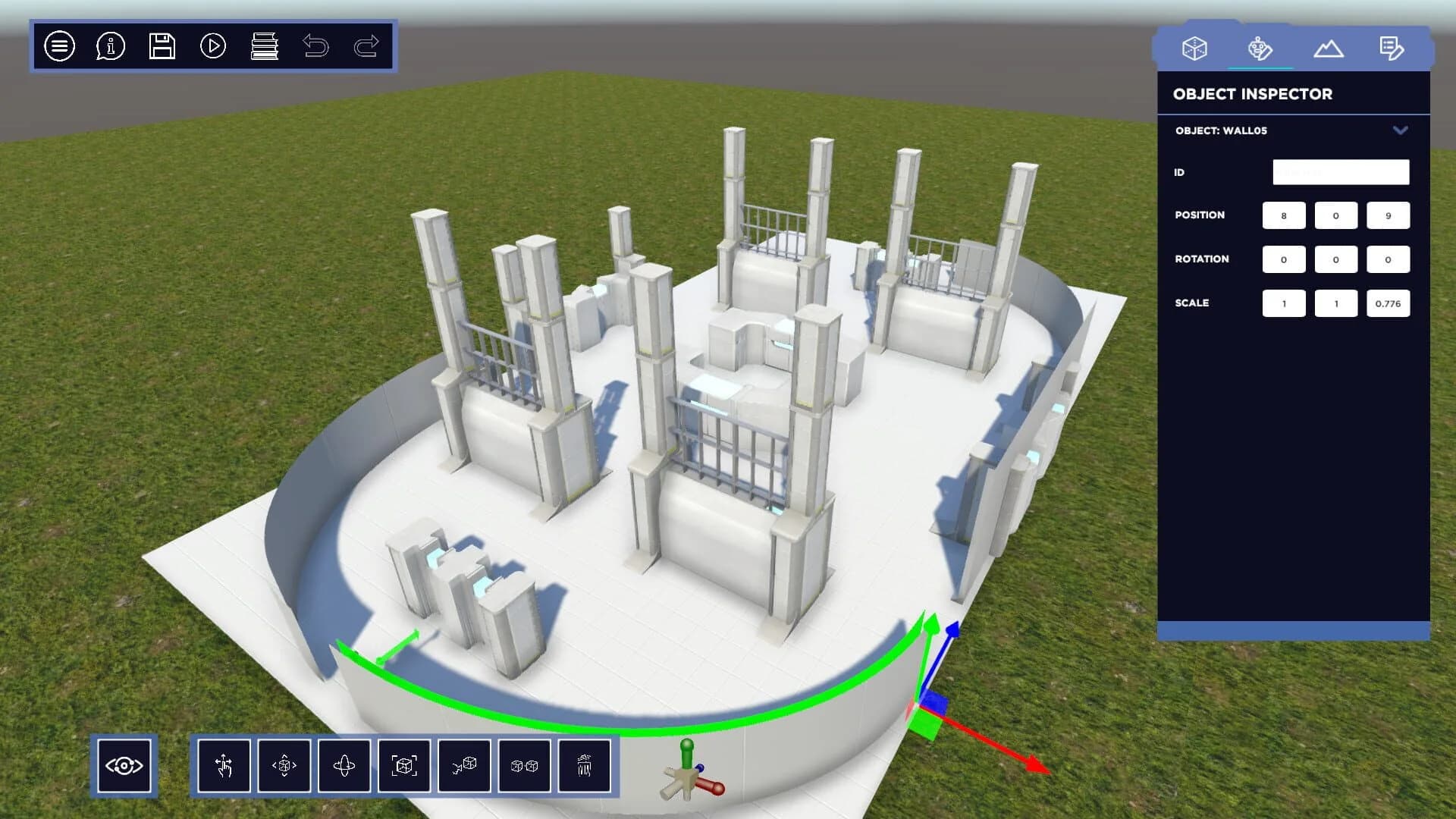Adjust the Scale Z value field showing 0.776
This screenshot has width=1456, height=819.
pos(1388,303)
